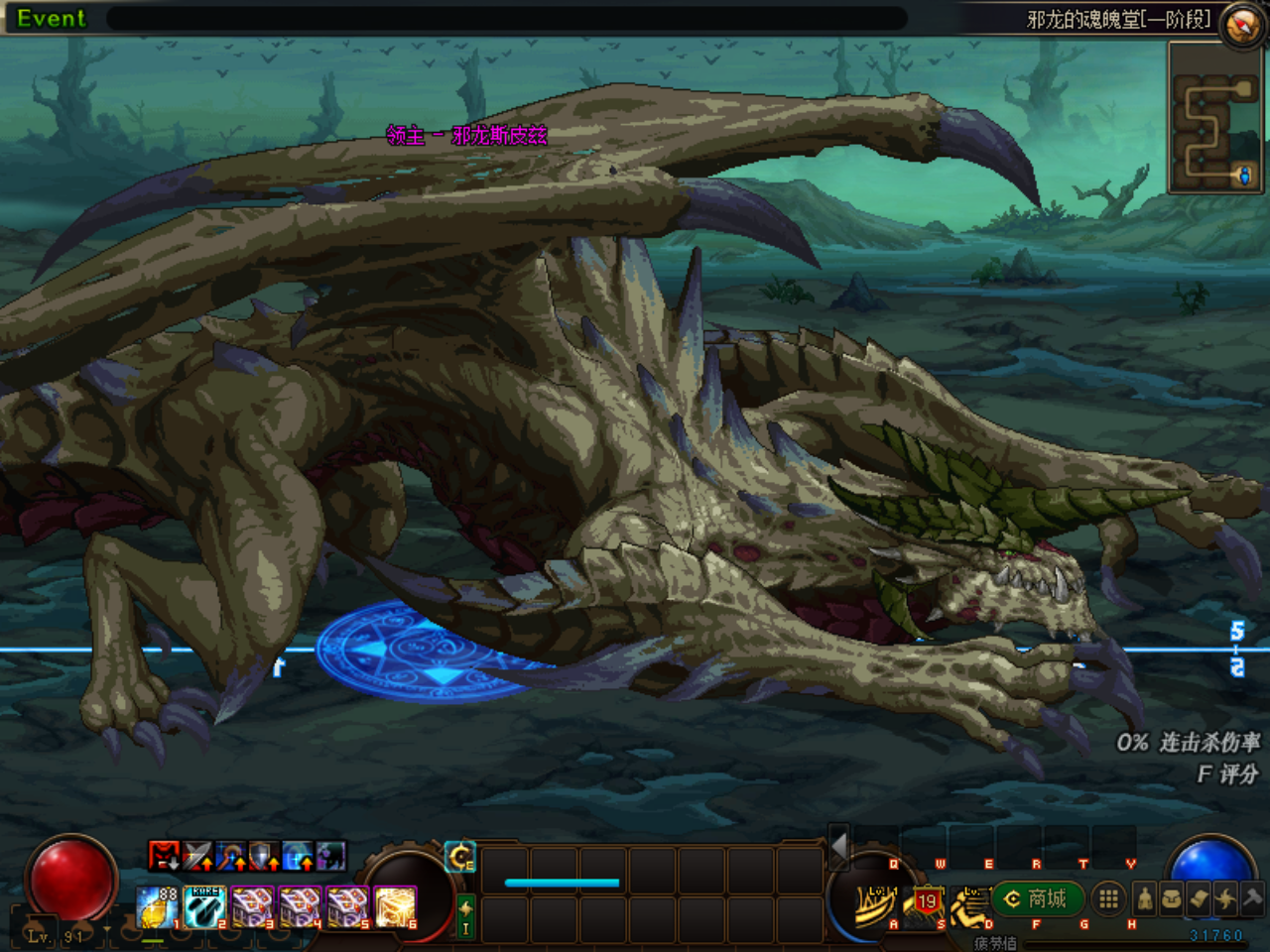Select the RARE item in hotbar slot 2
The height and width of the screenshot is (952, 1270).
pyautogui.click(x=205, y=907)
